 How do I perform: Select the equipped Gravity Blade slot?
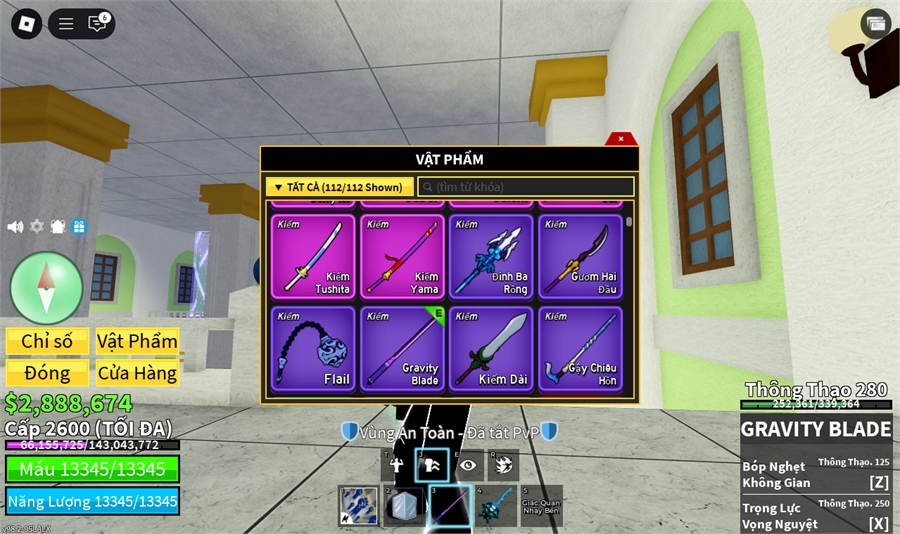401,348
